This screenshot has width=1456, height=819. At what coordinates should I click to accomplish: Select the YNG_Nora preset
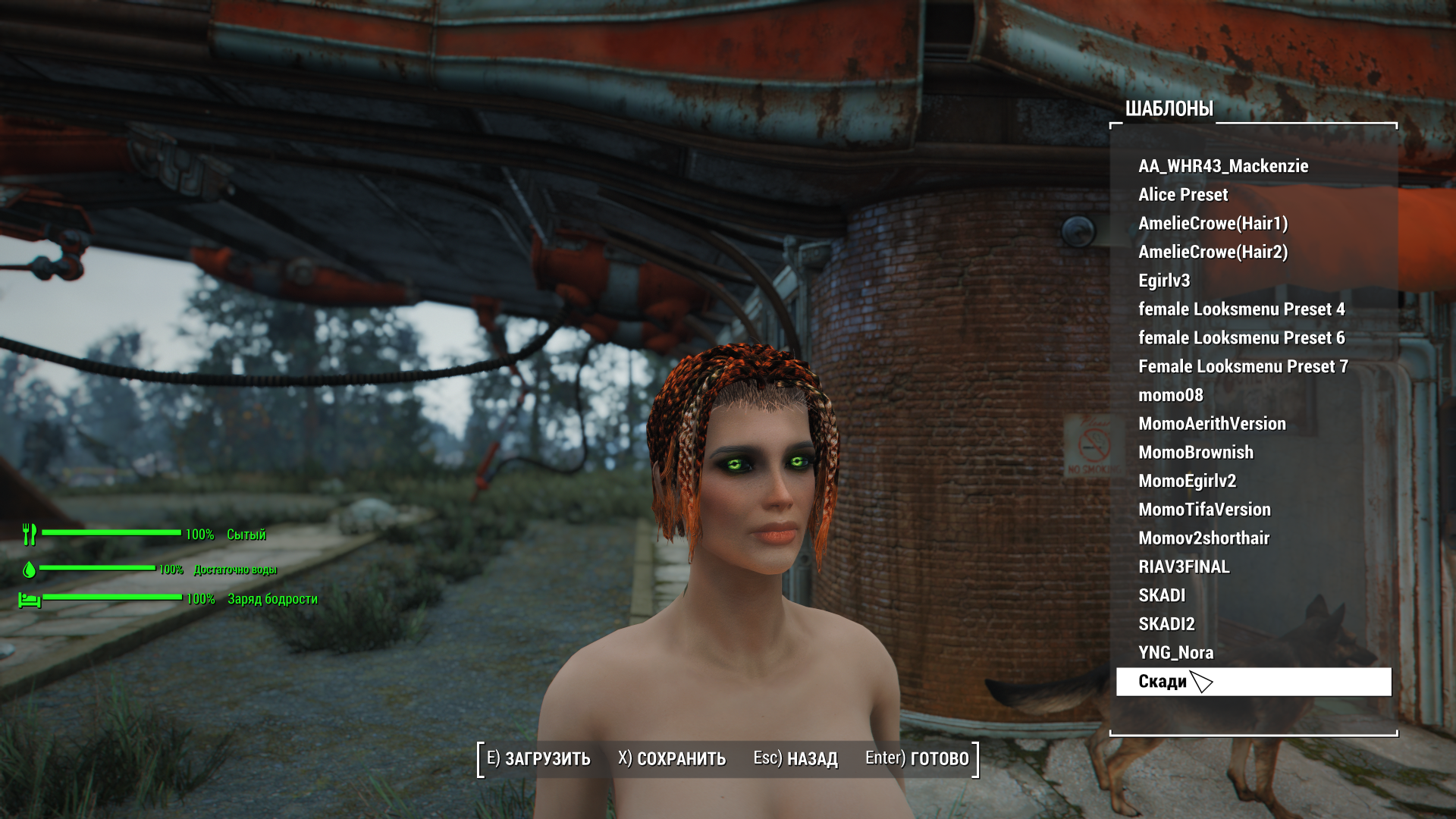tap(1175, 653)
